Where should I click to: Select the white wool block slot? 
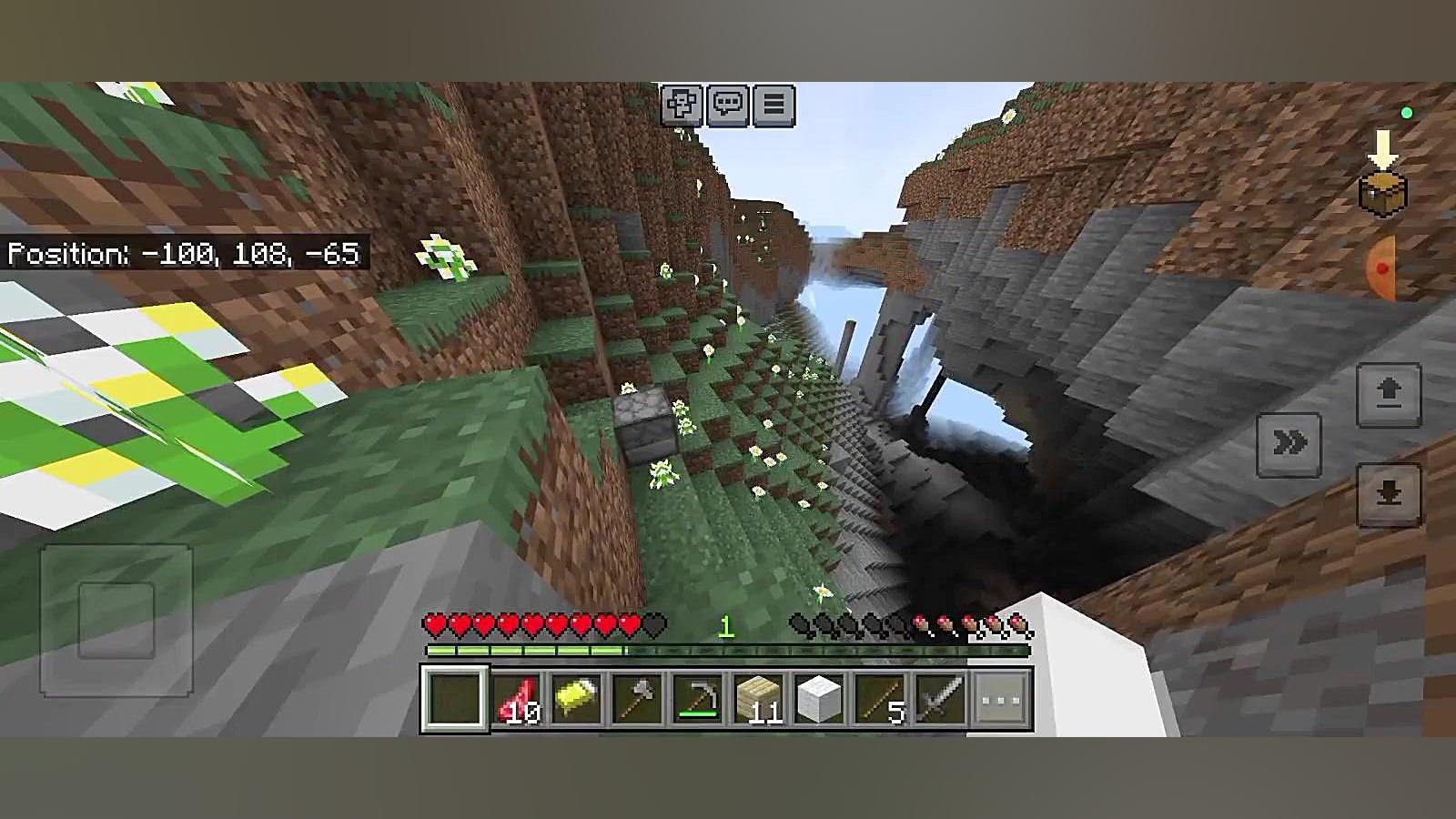coord(818,700)
